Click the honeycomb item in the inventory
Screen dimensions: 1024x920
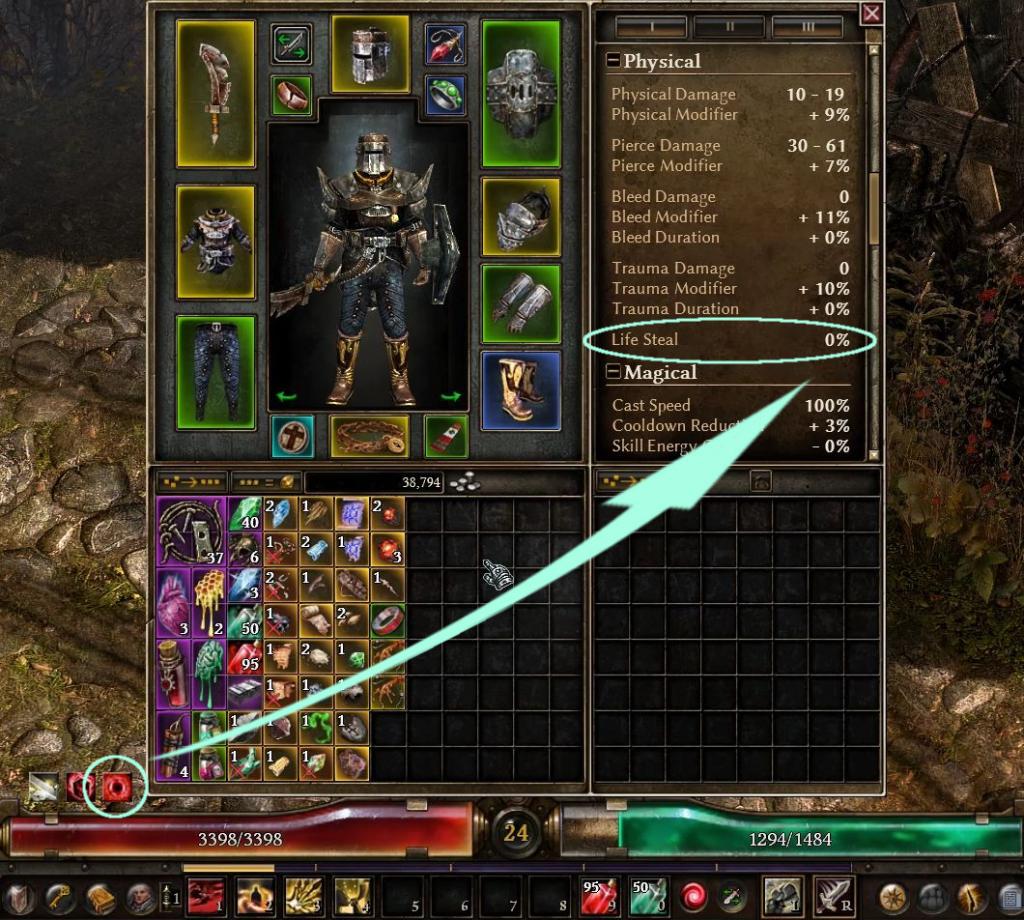208,601
